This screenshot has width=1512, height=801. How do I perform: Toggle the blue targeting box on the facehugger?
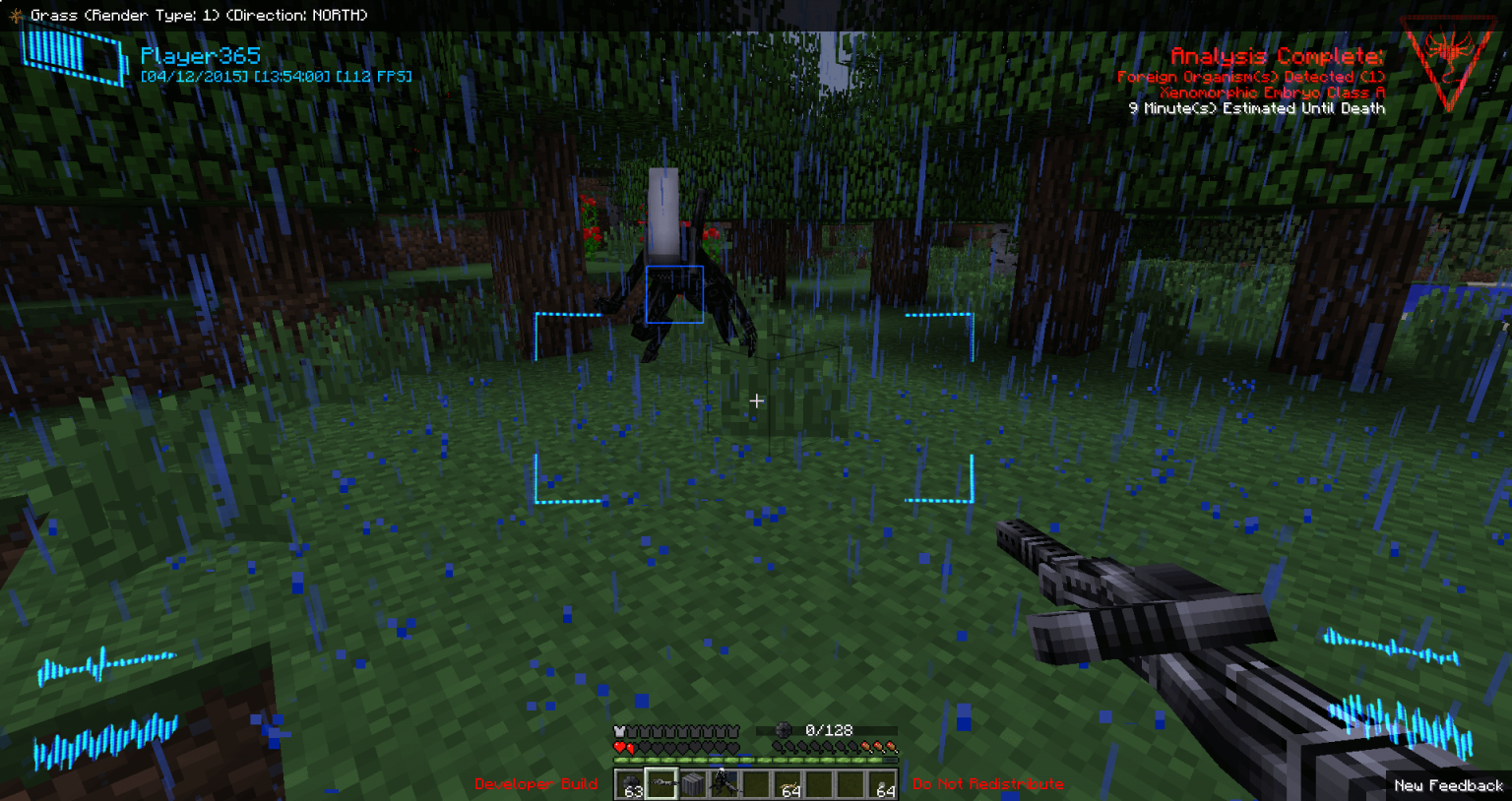(675, 293)
